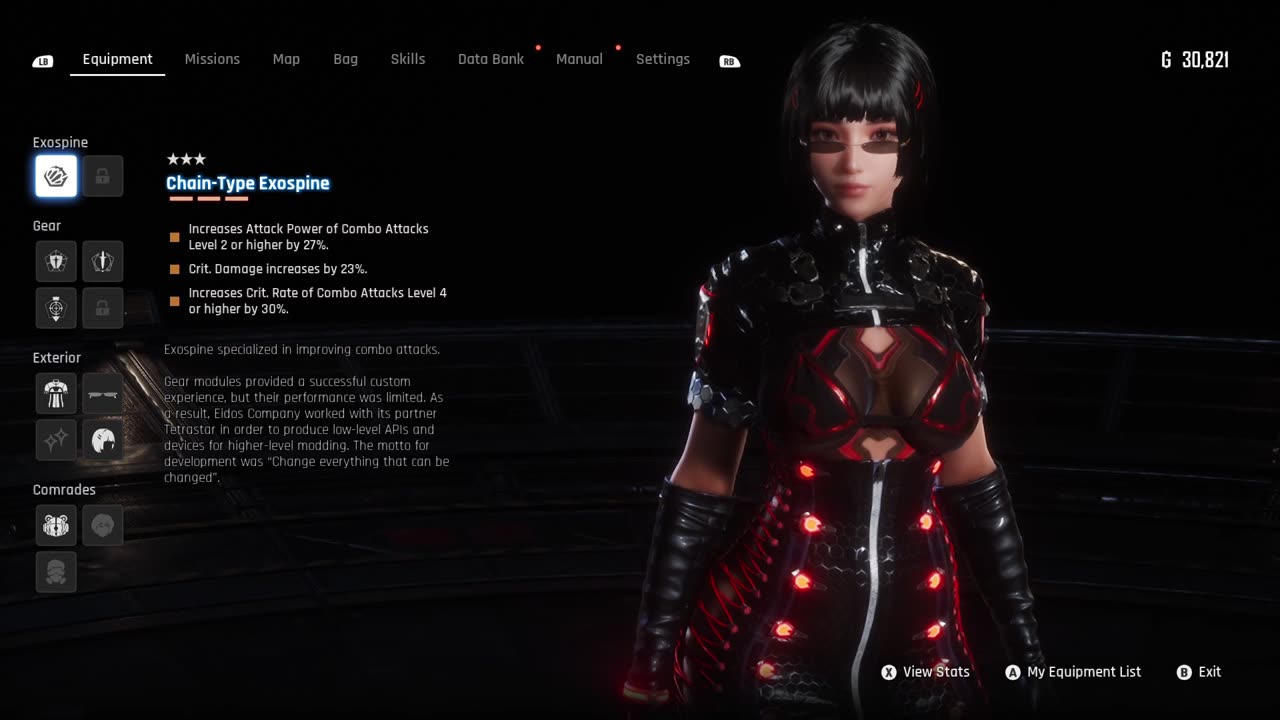Open My Equipment List
The height and width of the screenshot is (720, 1280).
1073,672
